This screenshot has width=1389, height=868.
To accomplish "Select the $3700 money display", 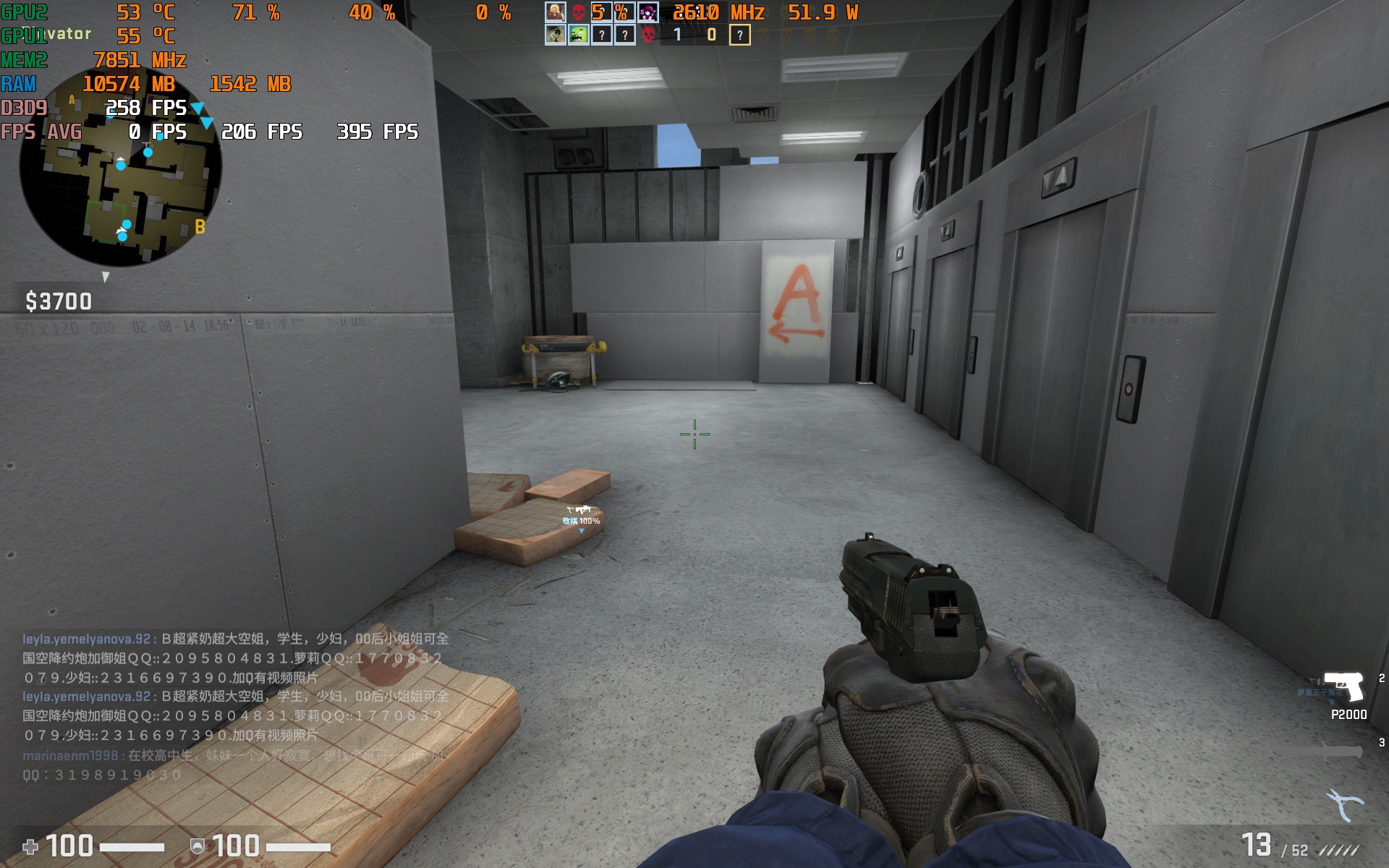I will point(59,301).
